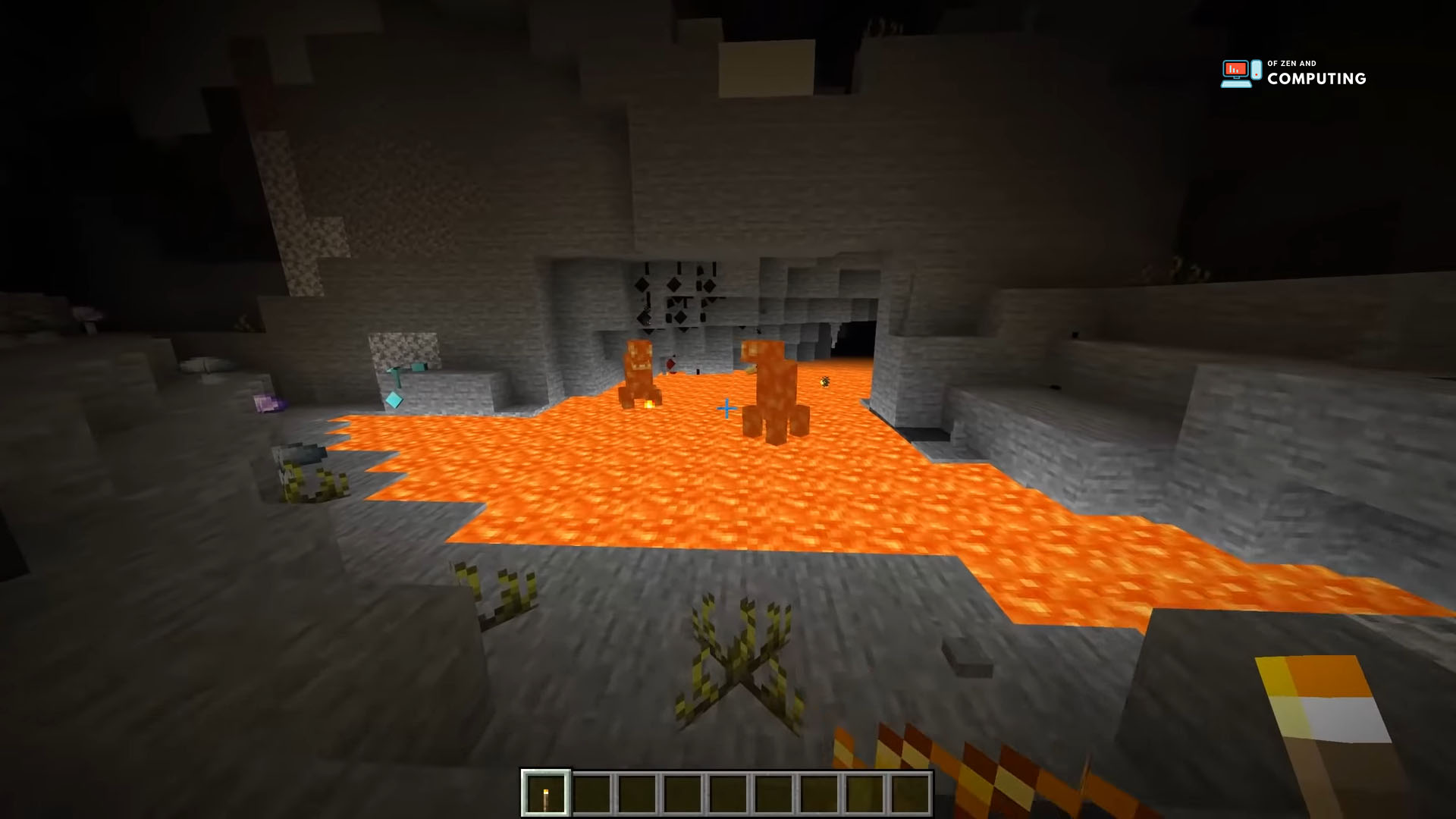Click the small blaze mob near the cave entrance

click(824, 381)
